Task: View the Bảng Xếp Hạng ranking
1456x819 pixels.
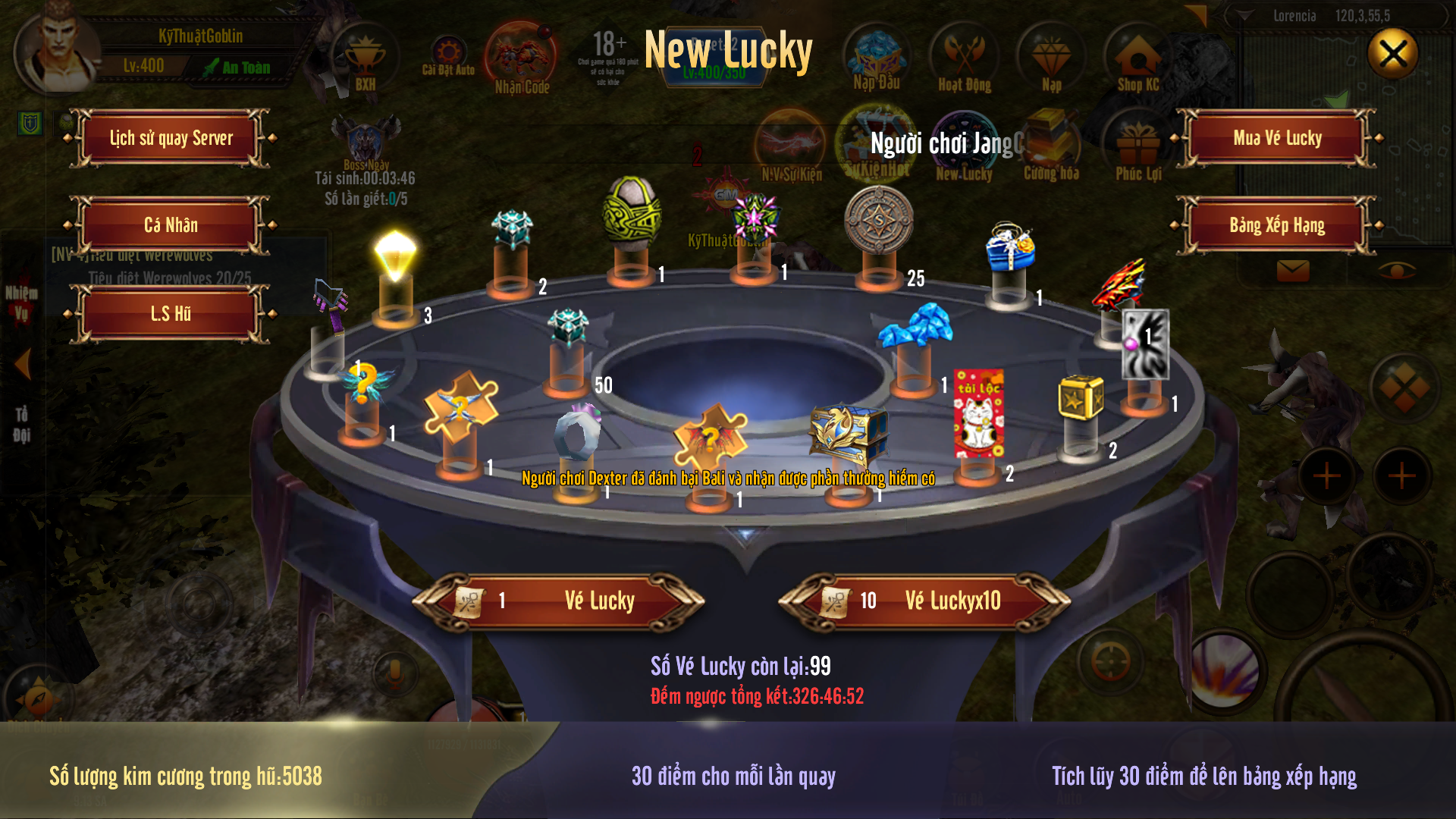Action: (x=1277, y=225)
